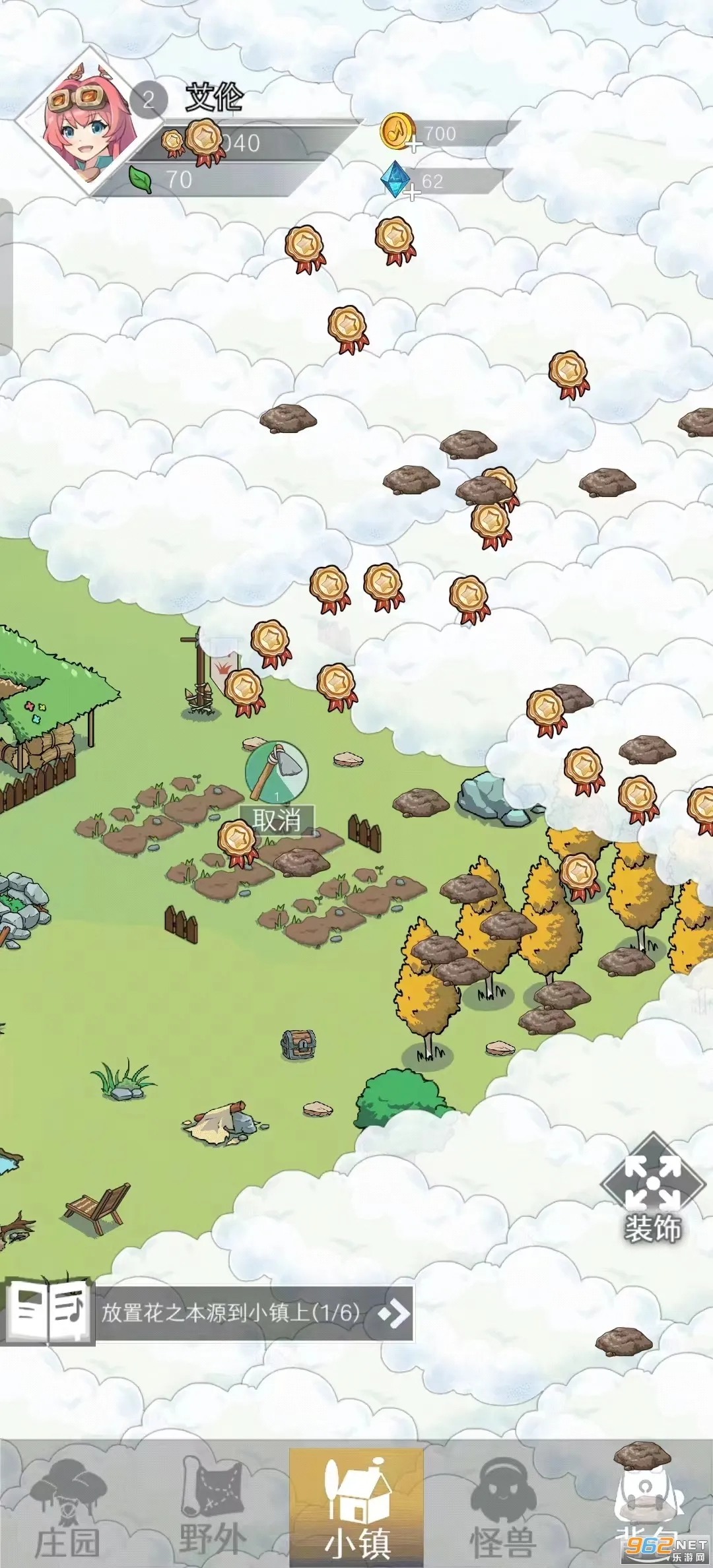
Task: Select the hoe tool icon
Action: [x=276, y=771]
